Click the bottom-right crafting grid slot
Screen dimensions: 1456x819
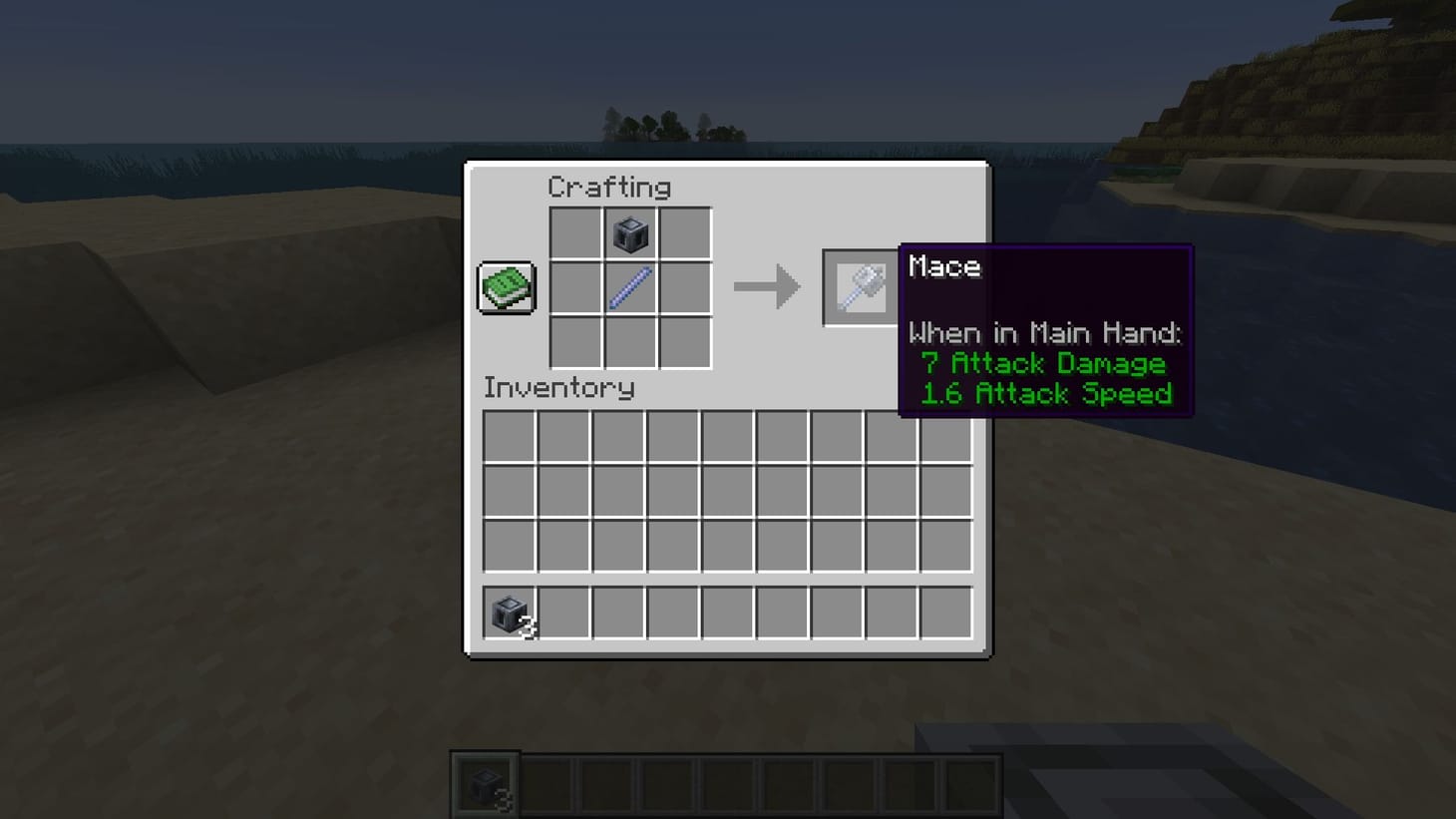click(686, 340)
